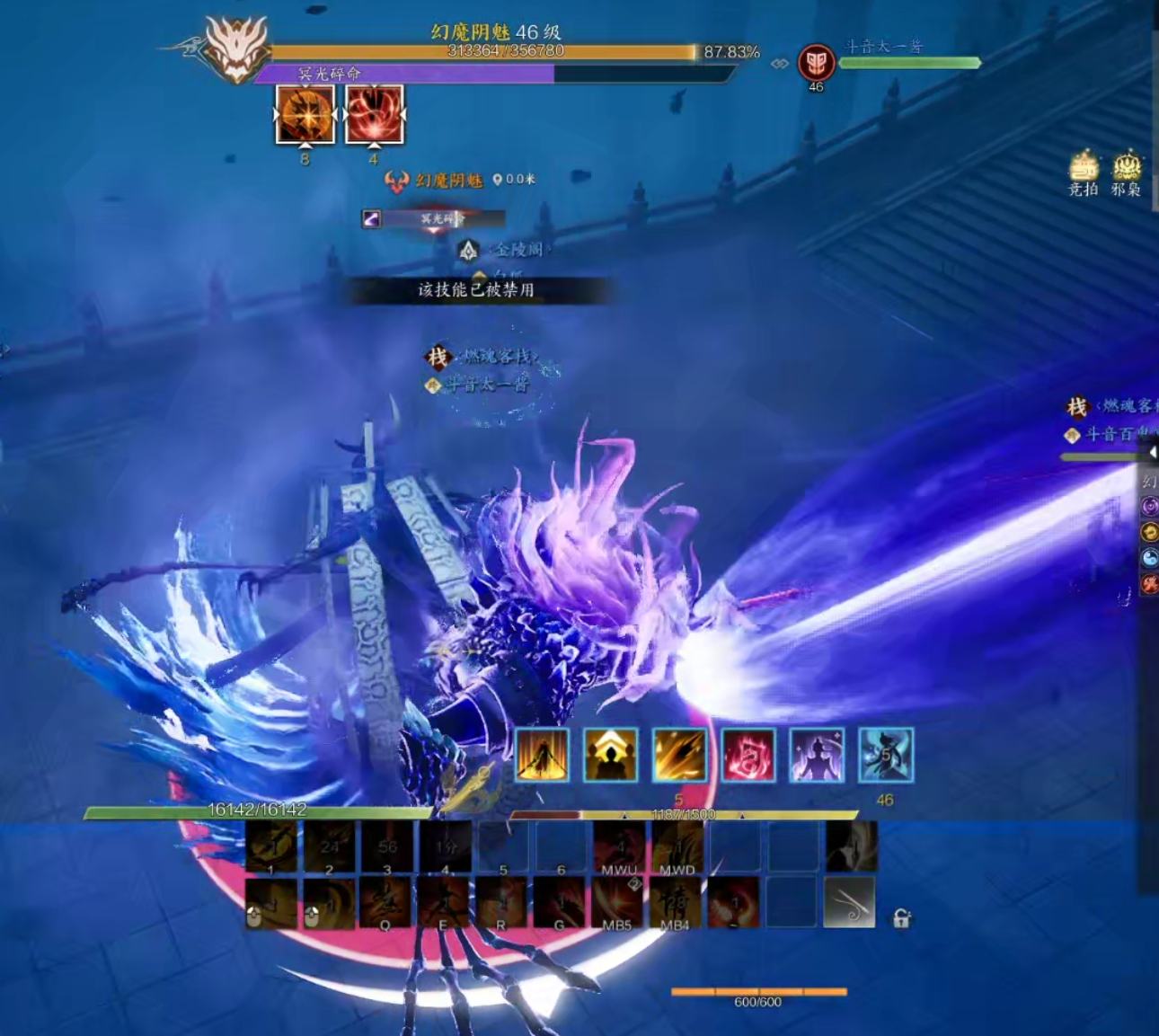Click the skill in the MWU slot
Image resolution: width=1159 pixels, height=1036 pixels.
tap(618, 846)
